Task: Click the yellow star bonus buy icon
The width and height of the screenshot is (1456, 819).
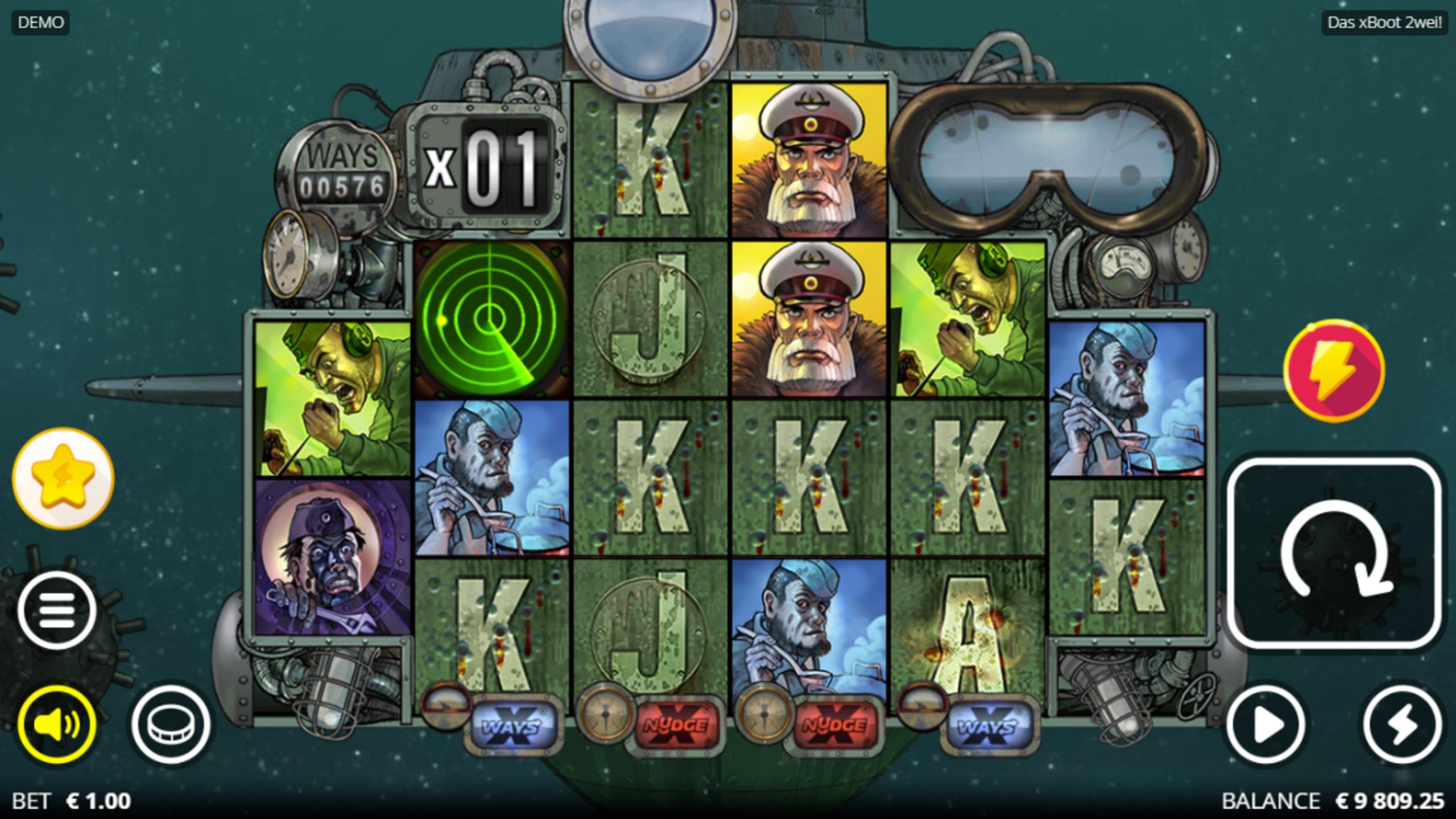Action: [x=63, y=479]
